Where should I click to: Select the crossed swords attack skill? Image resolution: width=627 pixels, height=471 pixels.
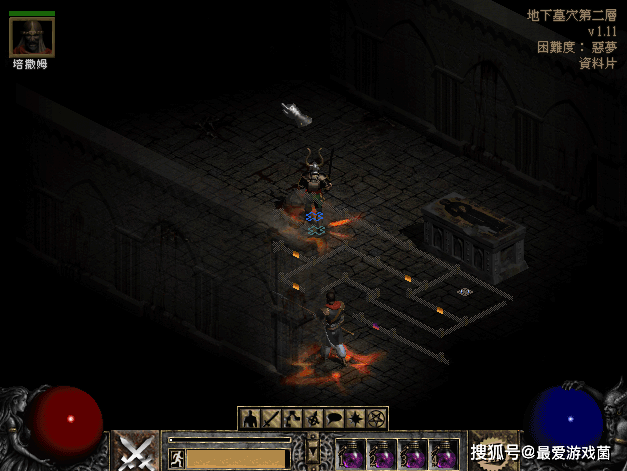134,451
